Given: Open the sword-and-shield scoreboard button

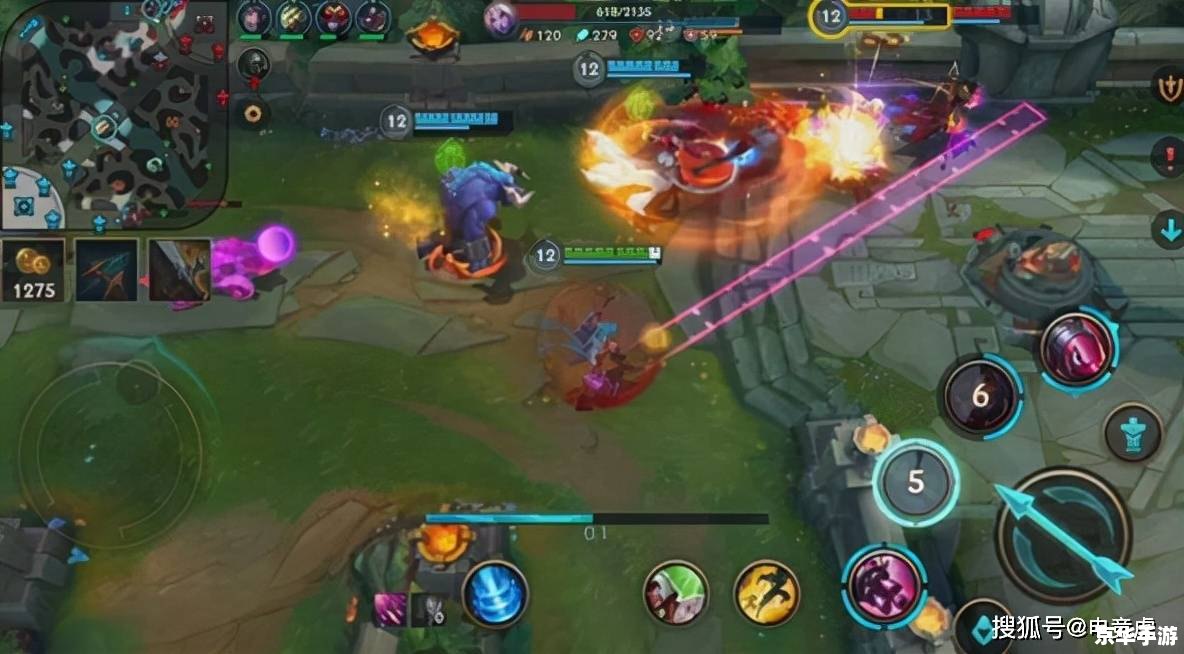Looking at the screenshot, I should [x=1168, y=86].
